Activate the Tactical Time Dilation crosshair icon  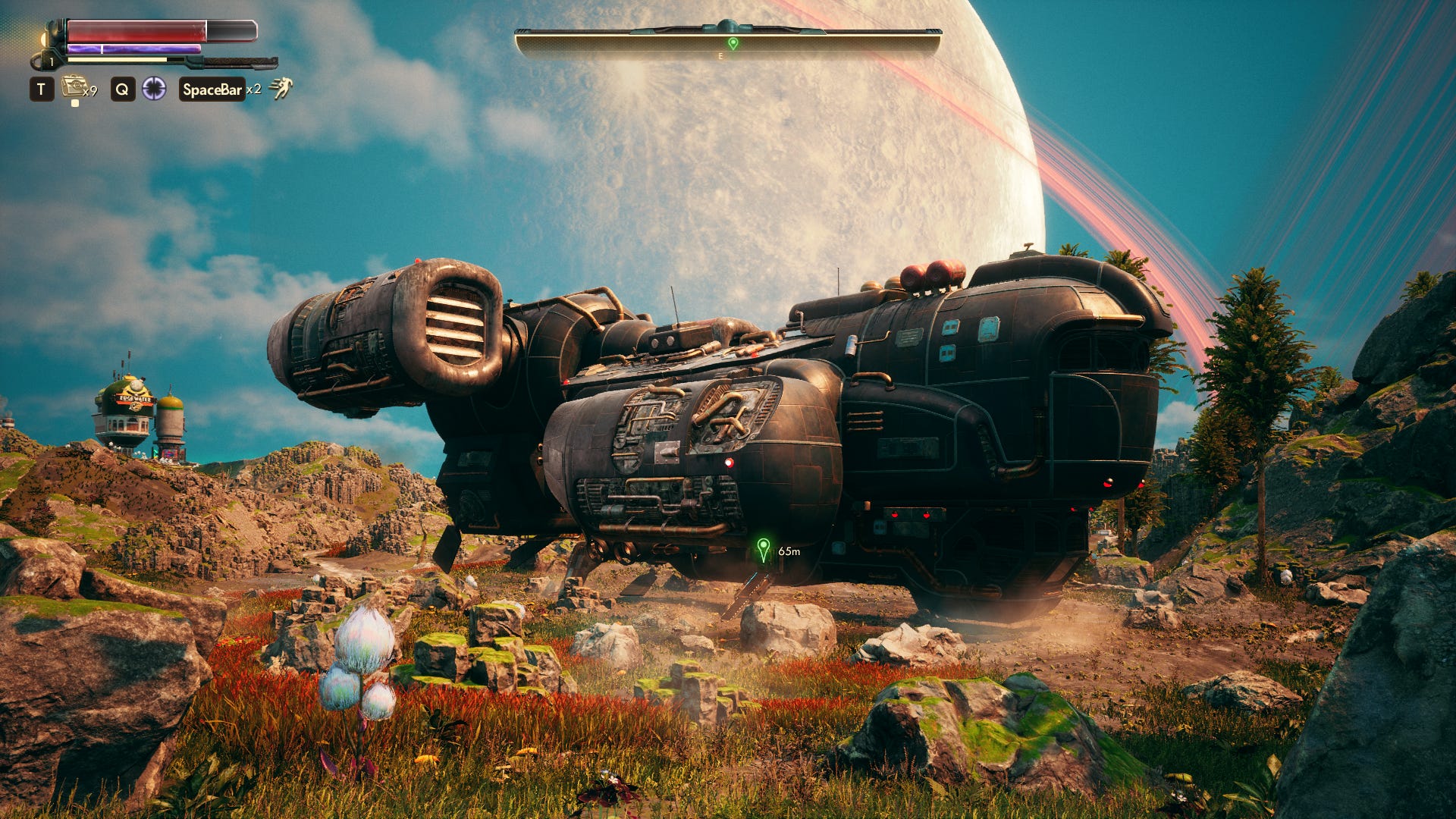tap(154, 89)
